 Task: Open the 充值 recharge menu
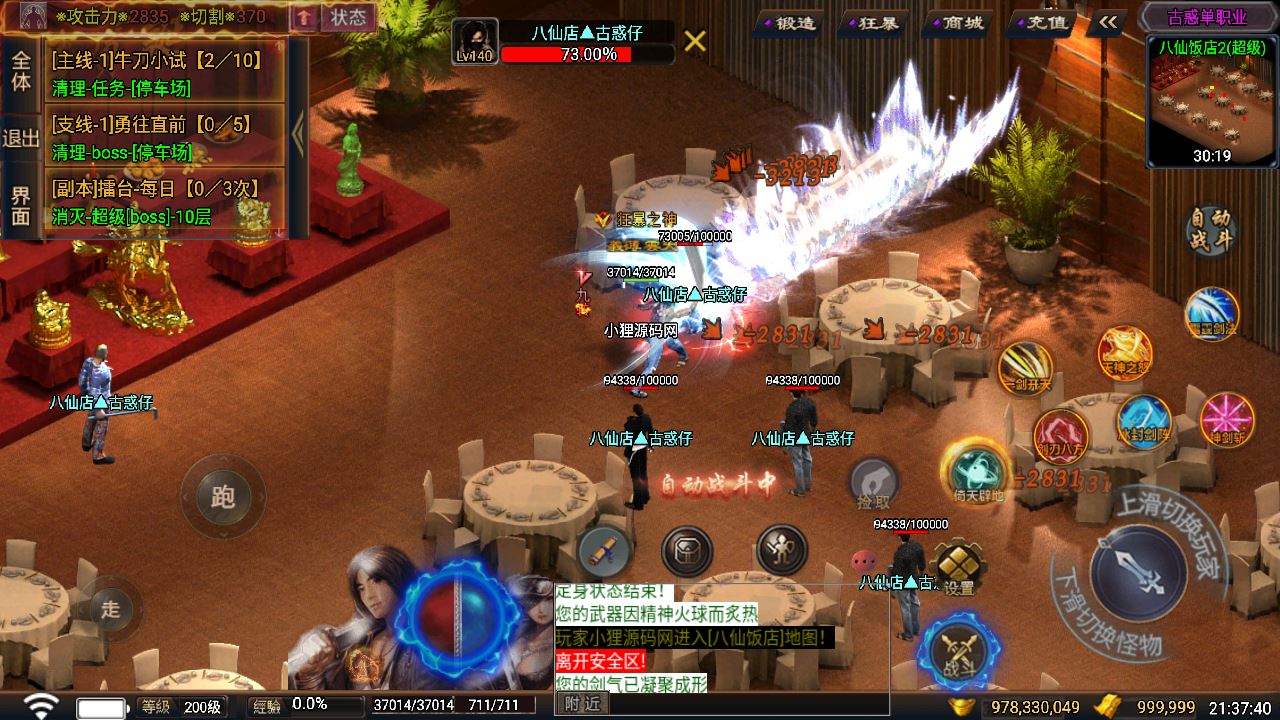1038,22
